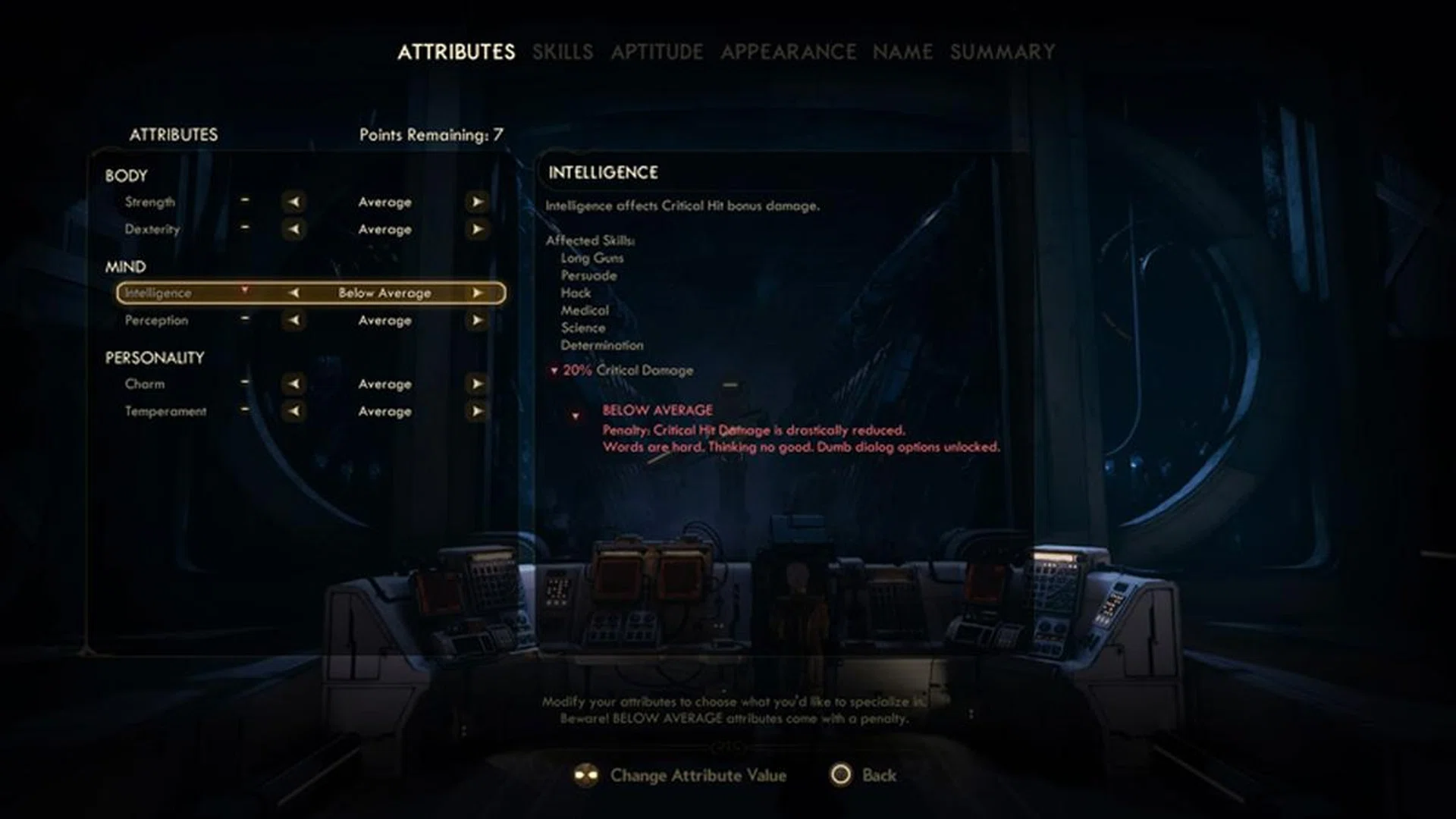
Task: Raise Temperament with the right arrow
Action: click(x=477, y=411)
